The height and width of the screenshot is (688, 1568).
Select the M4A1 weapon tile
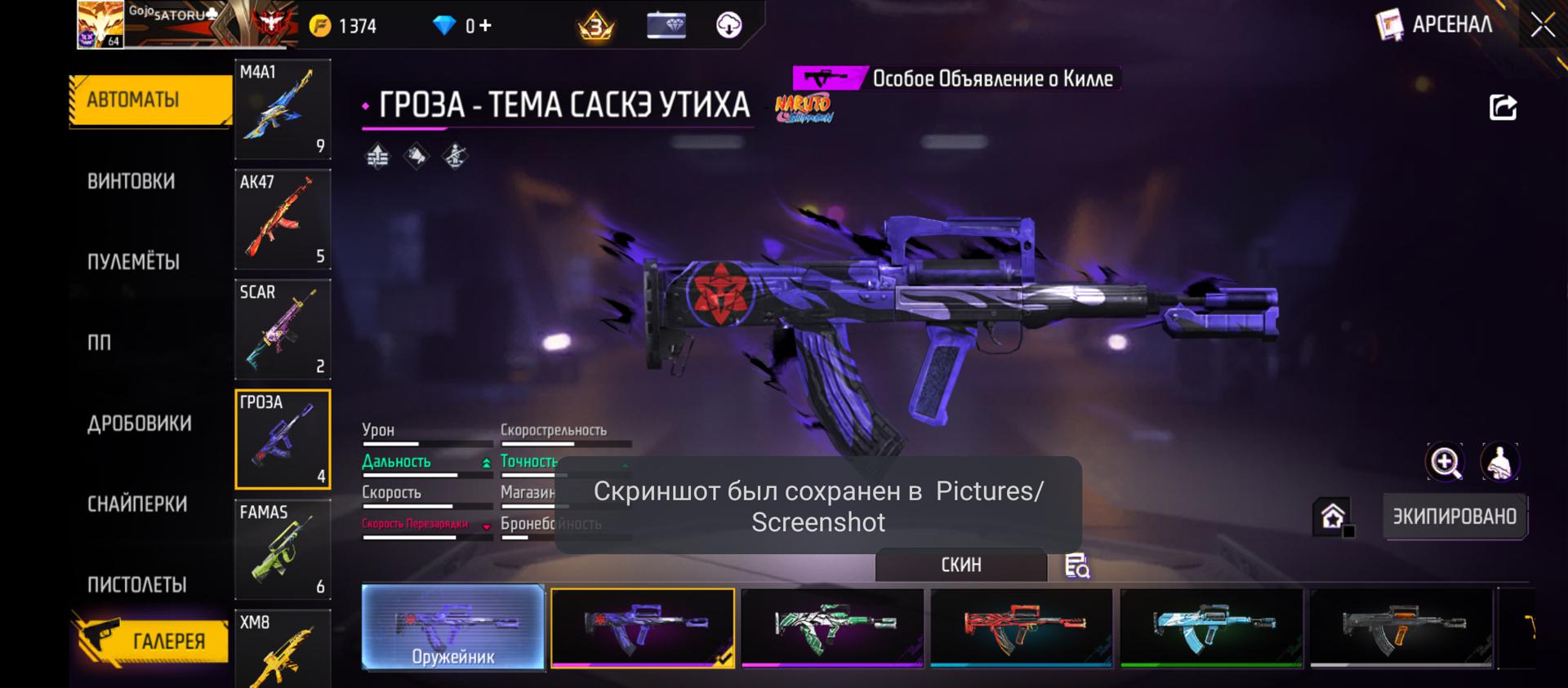point(283,109)
